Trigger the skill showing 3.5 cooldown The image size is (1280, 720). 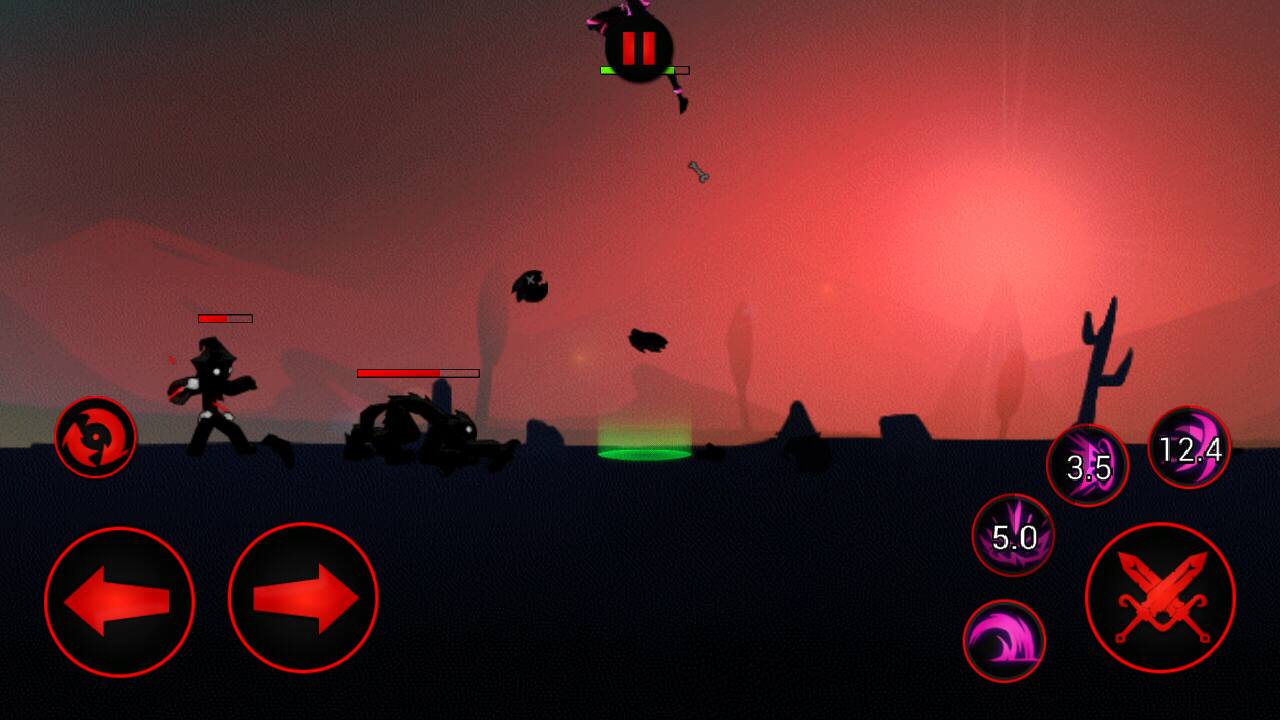click(x=1087, y=466)
